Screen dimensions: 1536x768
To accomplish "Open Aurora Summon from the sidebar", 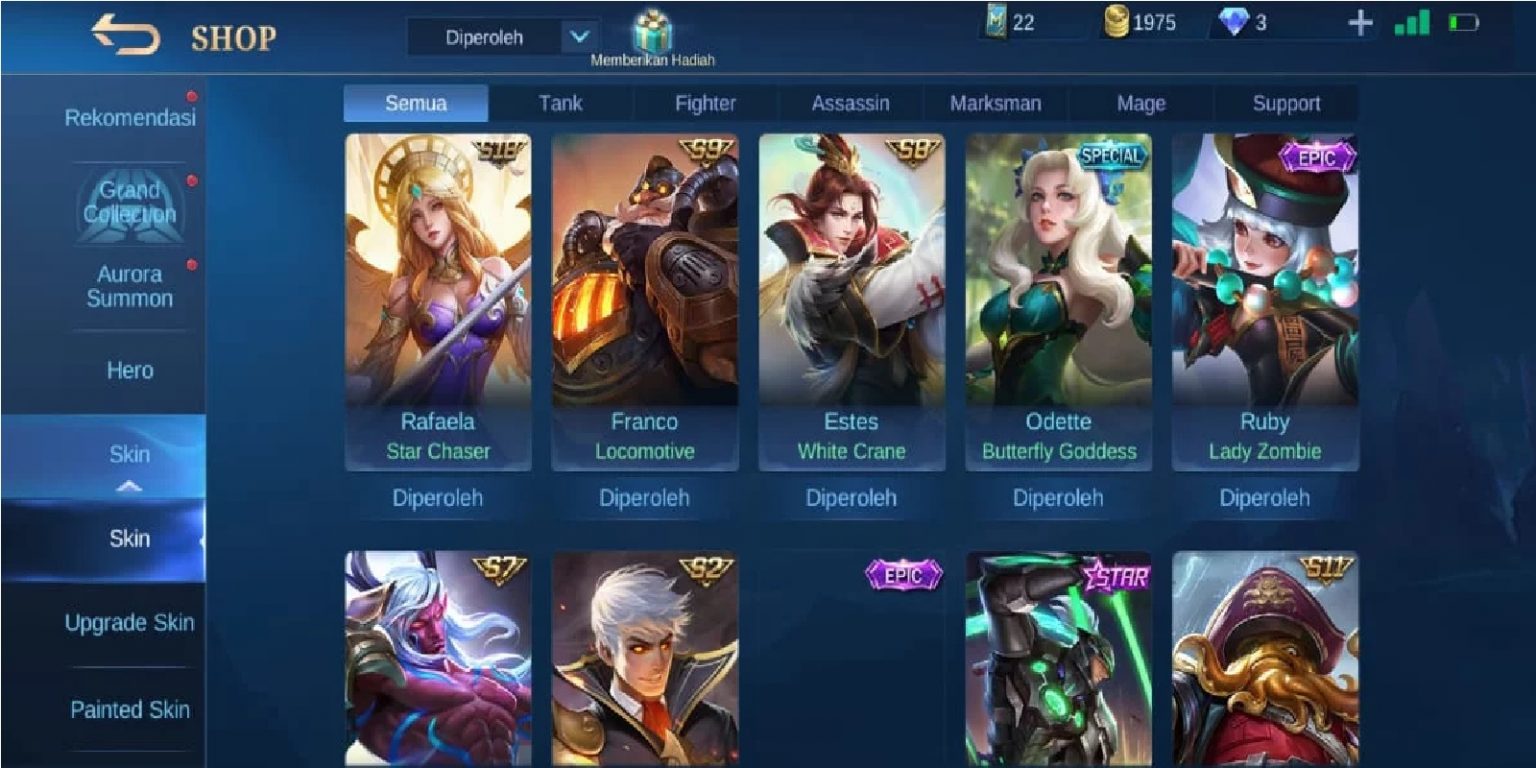I will click(x=131, y=287).
